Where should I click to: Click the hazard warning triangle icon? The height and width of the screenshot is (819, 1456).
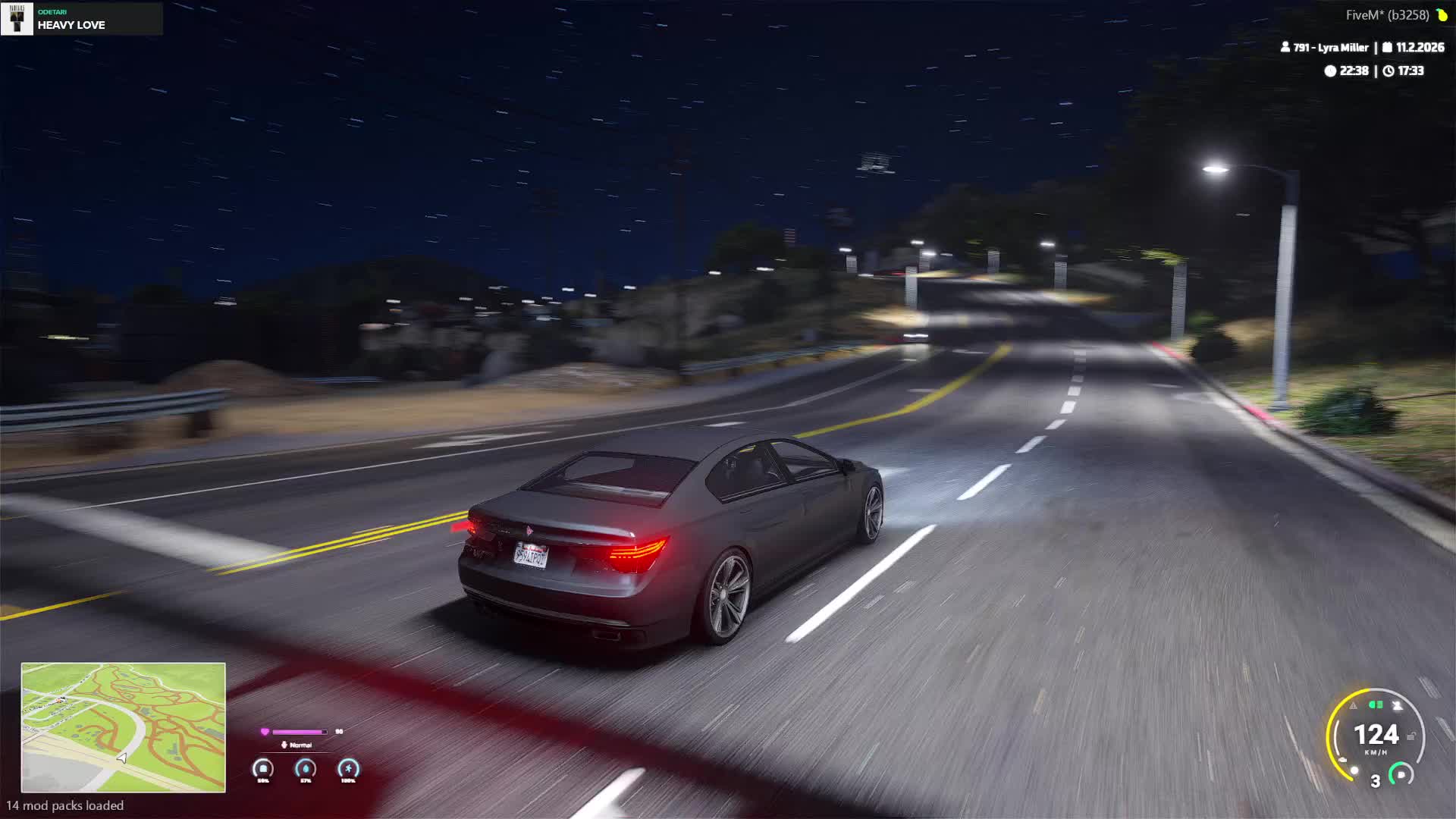tap(1353, 706)
